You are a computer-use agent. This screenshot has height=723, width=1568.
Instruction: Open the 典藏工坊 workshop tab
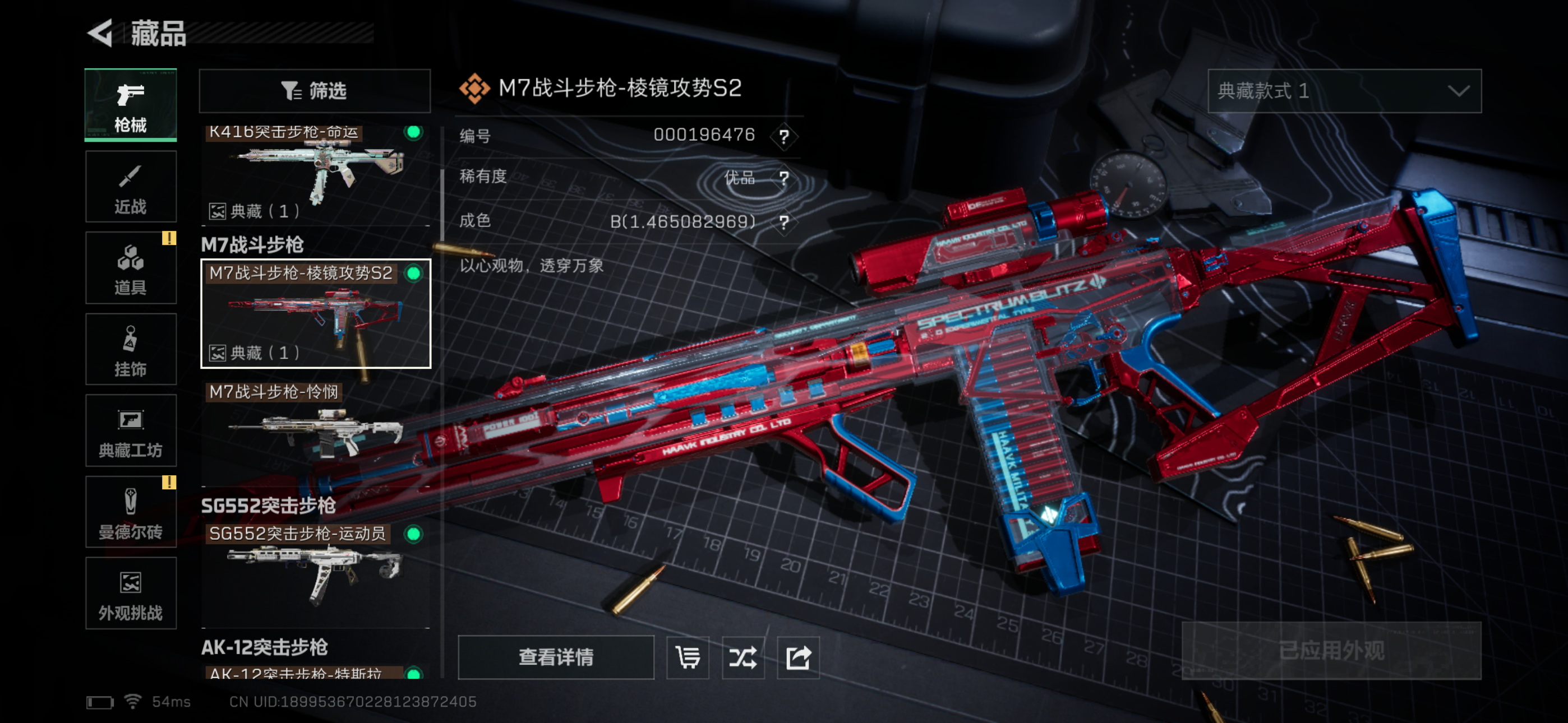click(x=131, y=431)
